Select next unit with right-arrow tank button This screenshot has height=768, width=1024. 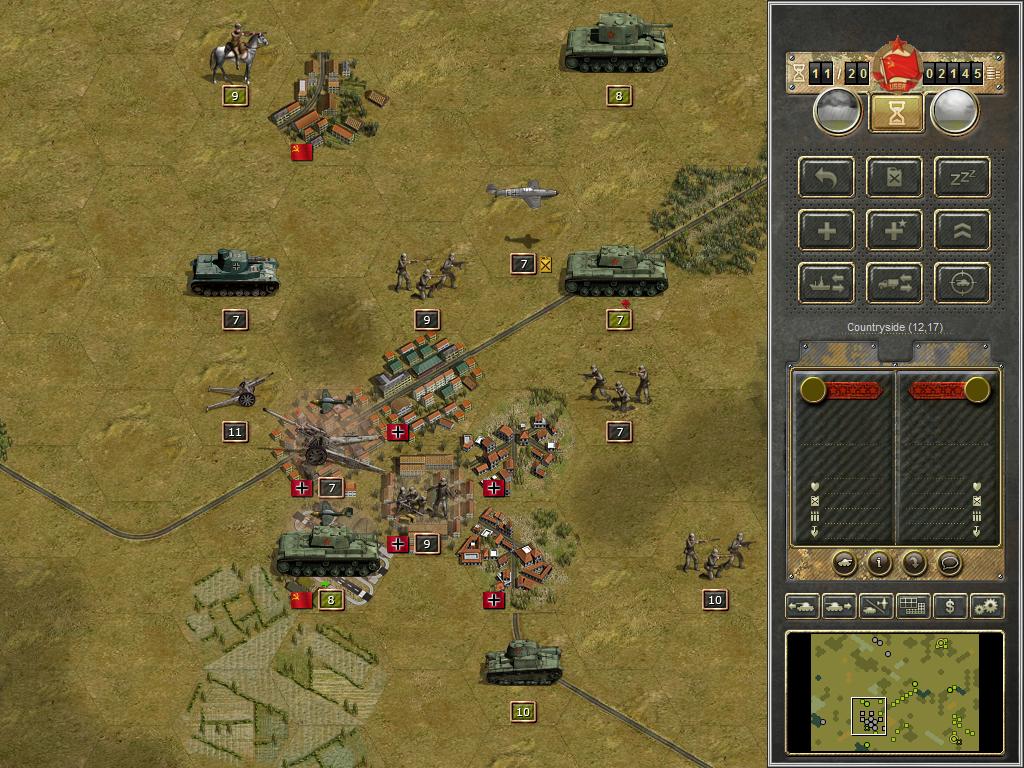tap(839, 606)
